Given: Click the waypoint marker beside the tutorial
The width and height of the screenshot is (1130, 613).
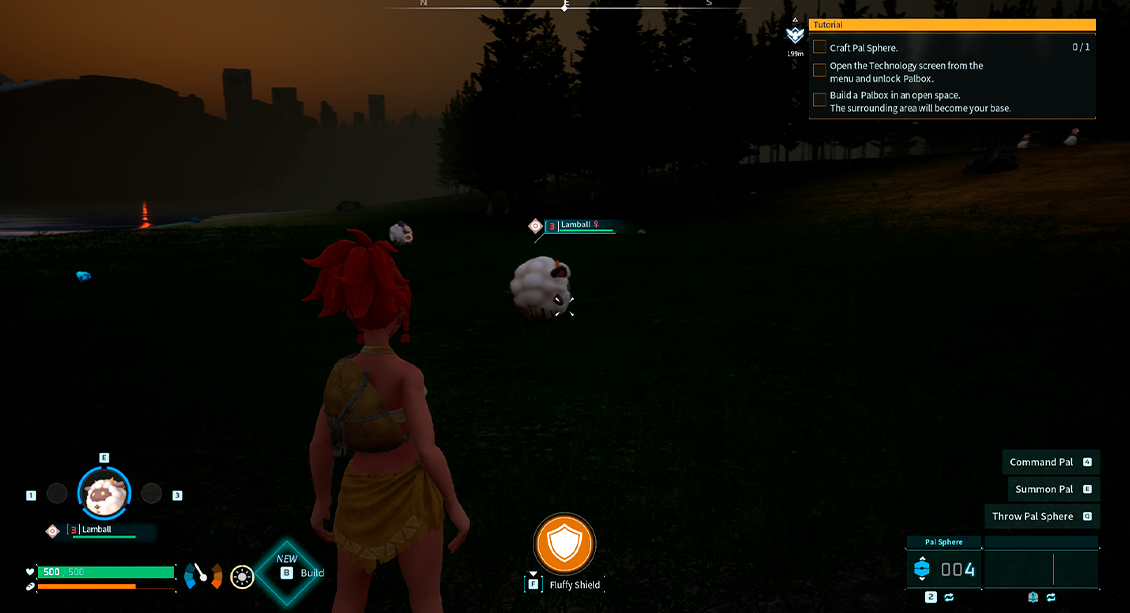Looking at the screenshot, I should tap(796, 34).
